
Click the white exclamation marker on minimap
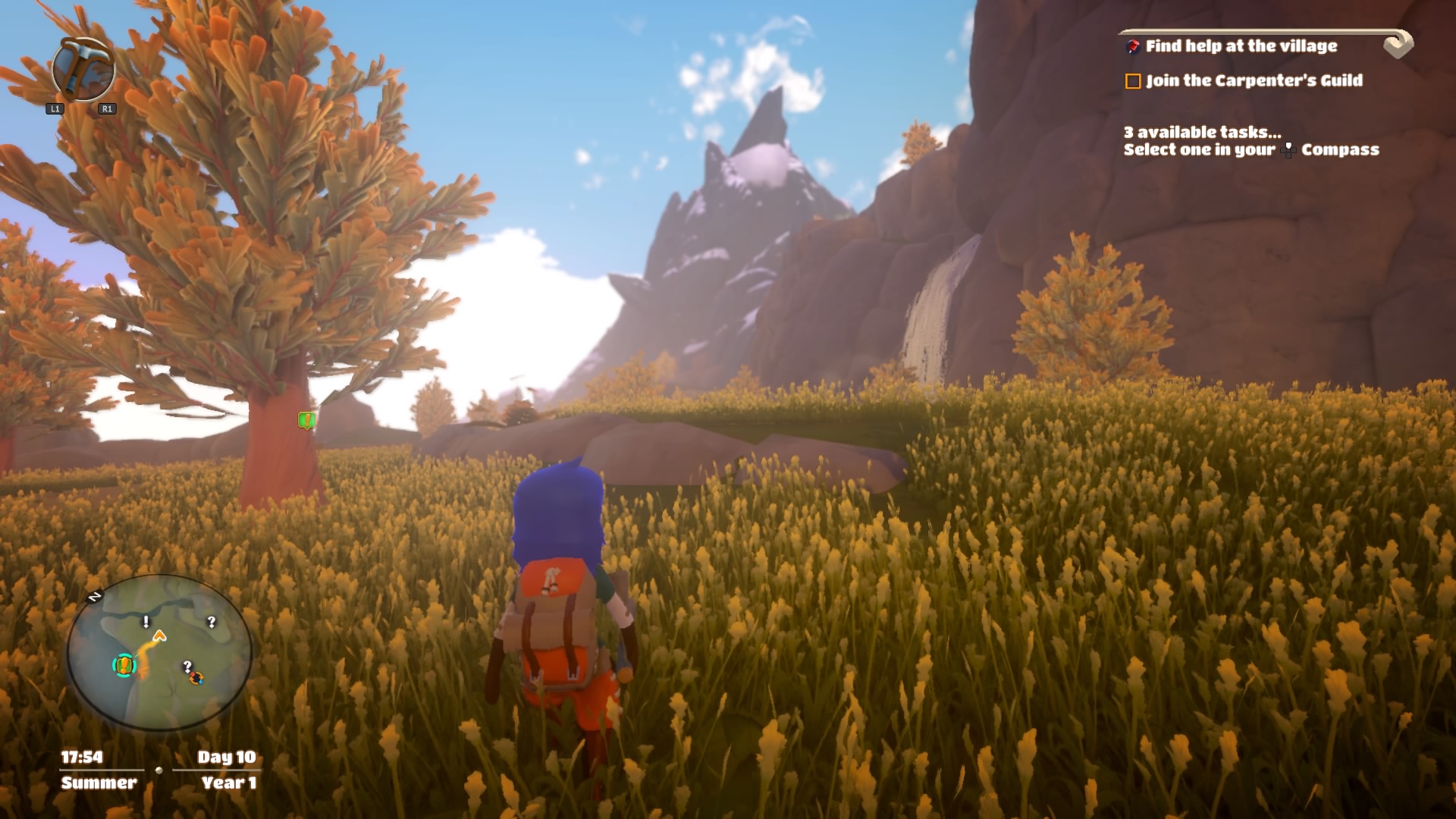[146, 622]
